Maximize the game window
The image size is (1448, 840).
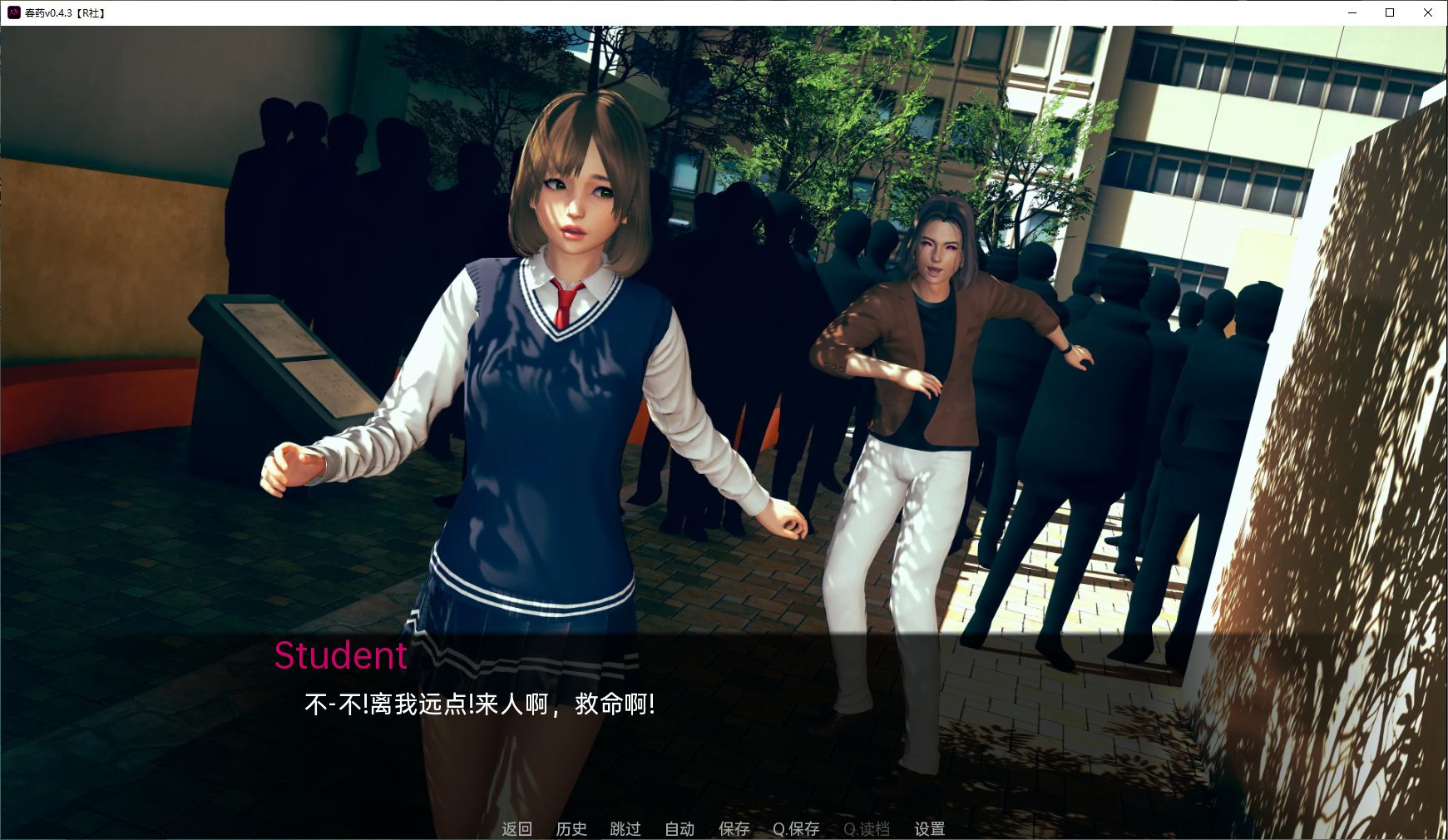(x=1389, y=12)
